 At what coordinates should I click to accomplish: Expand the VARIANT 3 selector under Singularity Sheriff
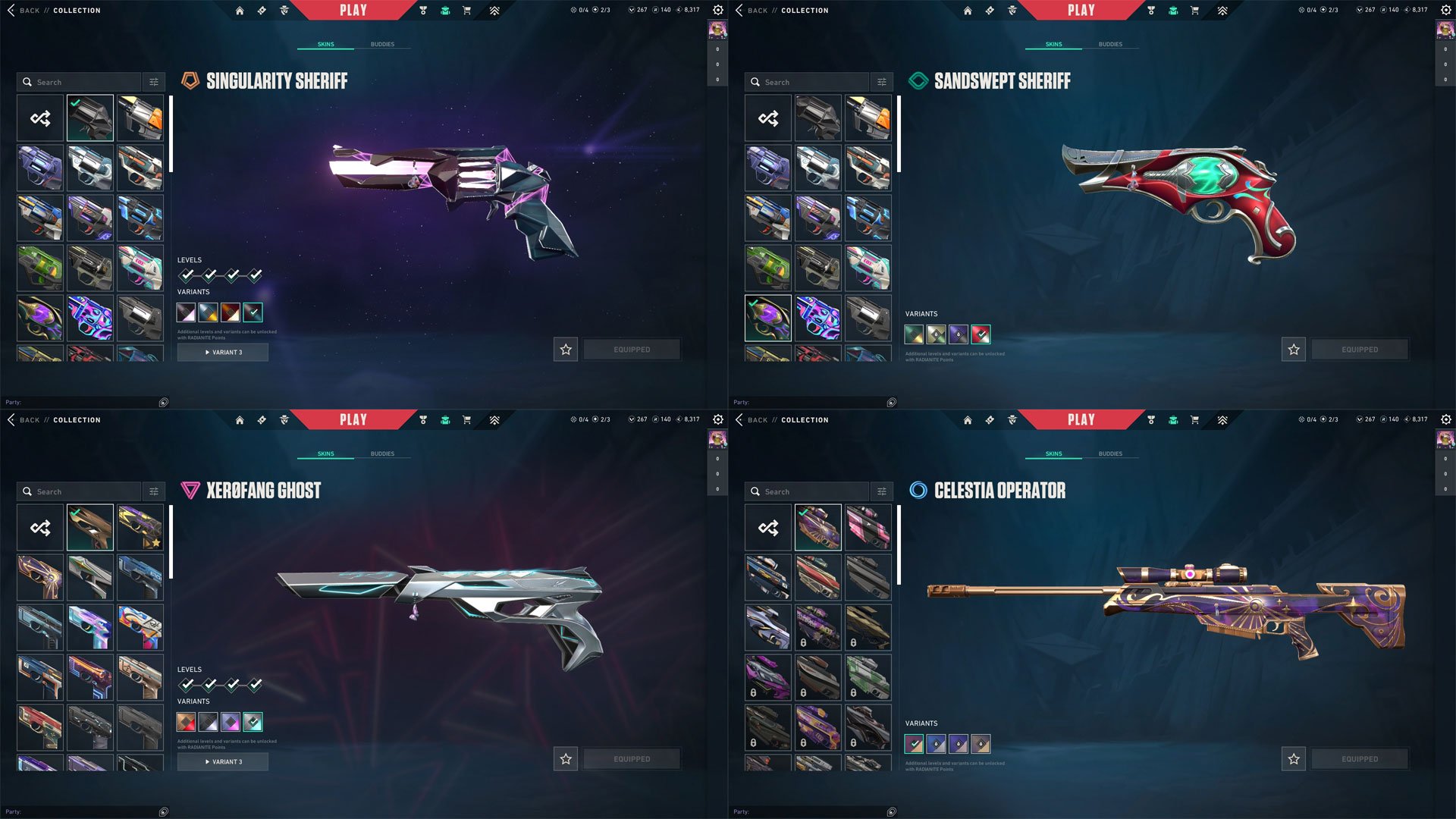point(222,352)
